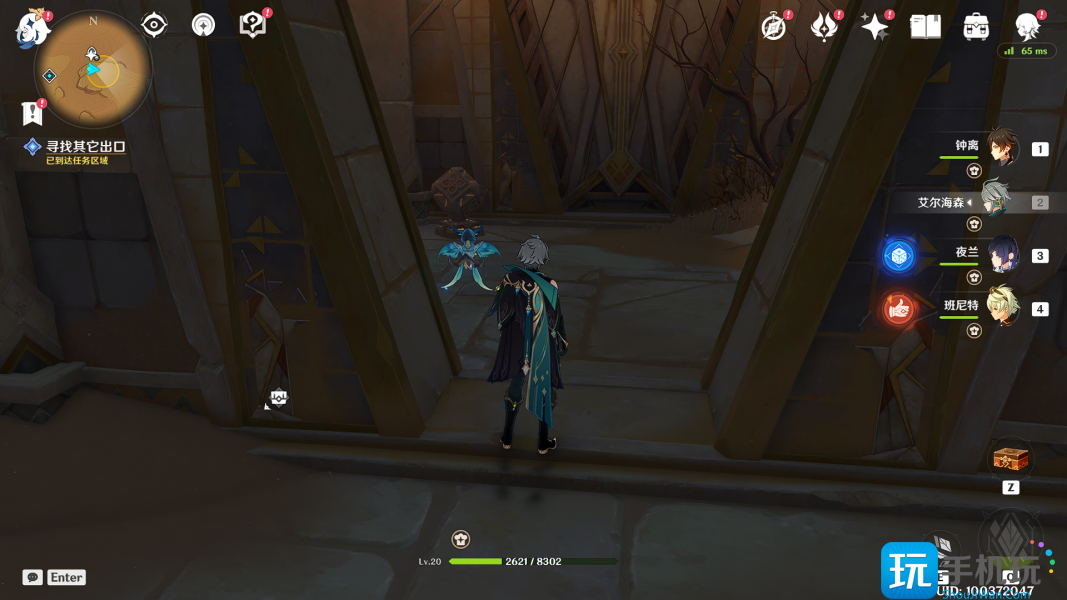This screenshot has height=600, width=1067.
Task: Open the wish star icon
Action: (x=875, y=27)
